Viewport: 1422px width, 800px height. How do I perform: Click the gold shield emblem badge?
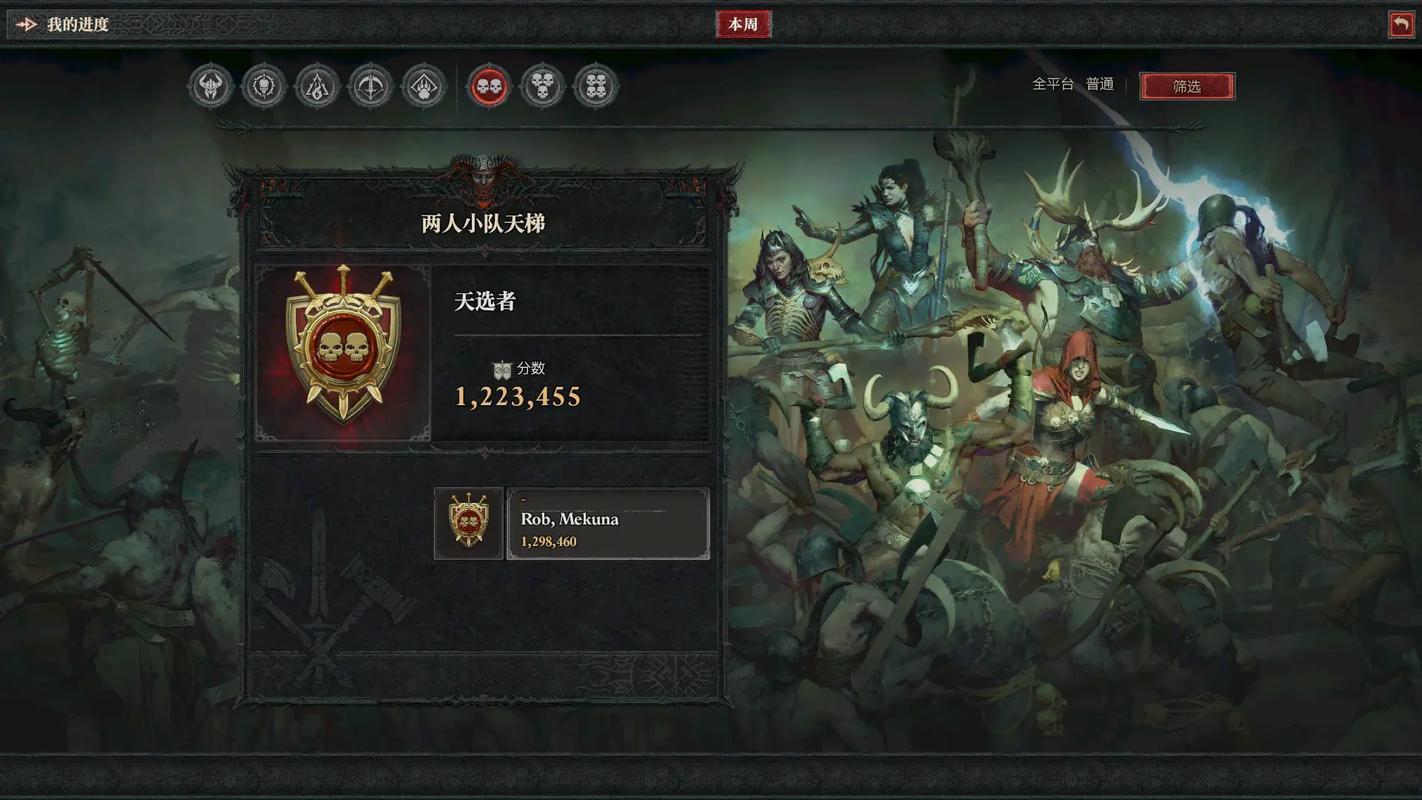coord(343,350)
